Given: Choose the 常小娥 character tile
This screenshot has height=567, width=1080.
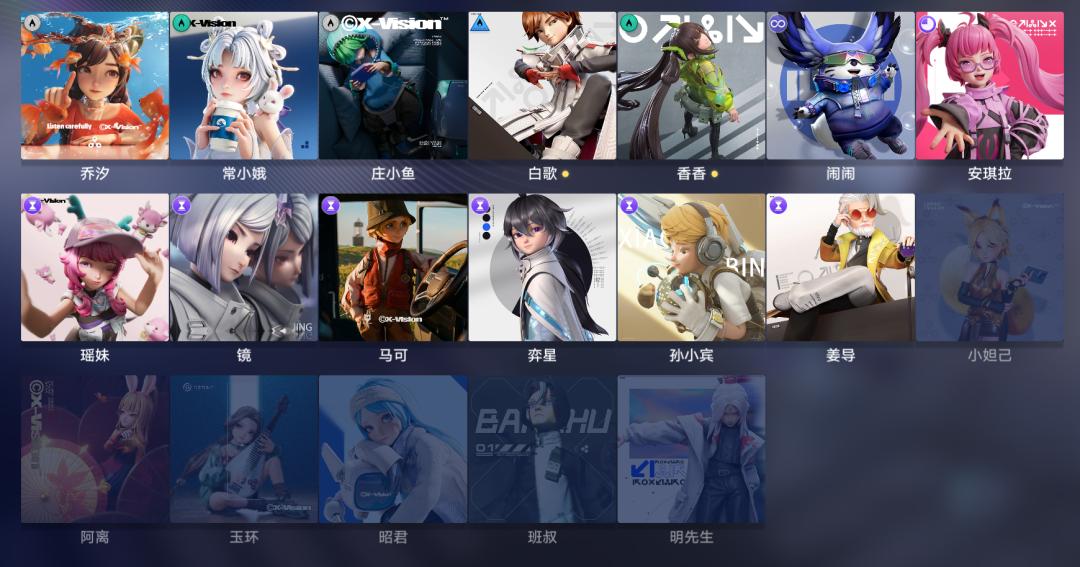Looking at the screenshot, I should [x=244, y=86].
